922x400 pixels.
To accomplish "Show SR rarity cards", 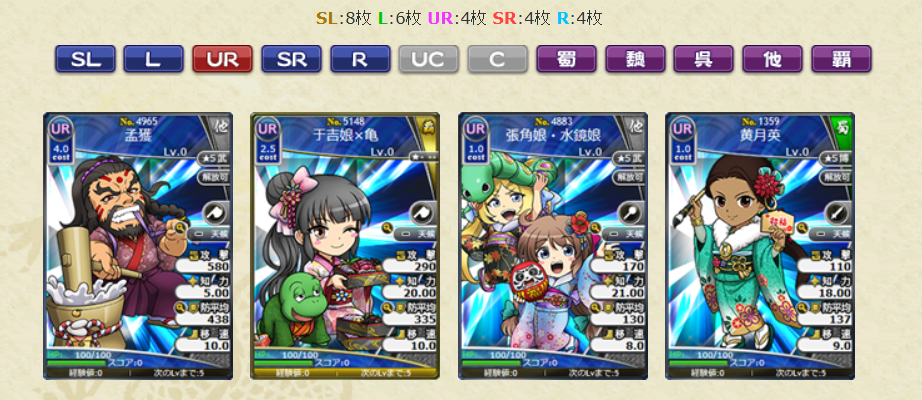I will coord(291,59).
